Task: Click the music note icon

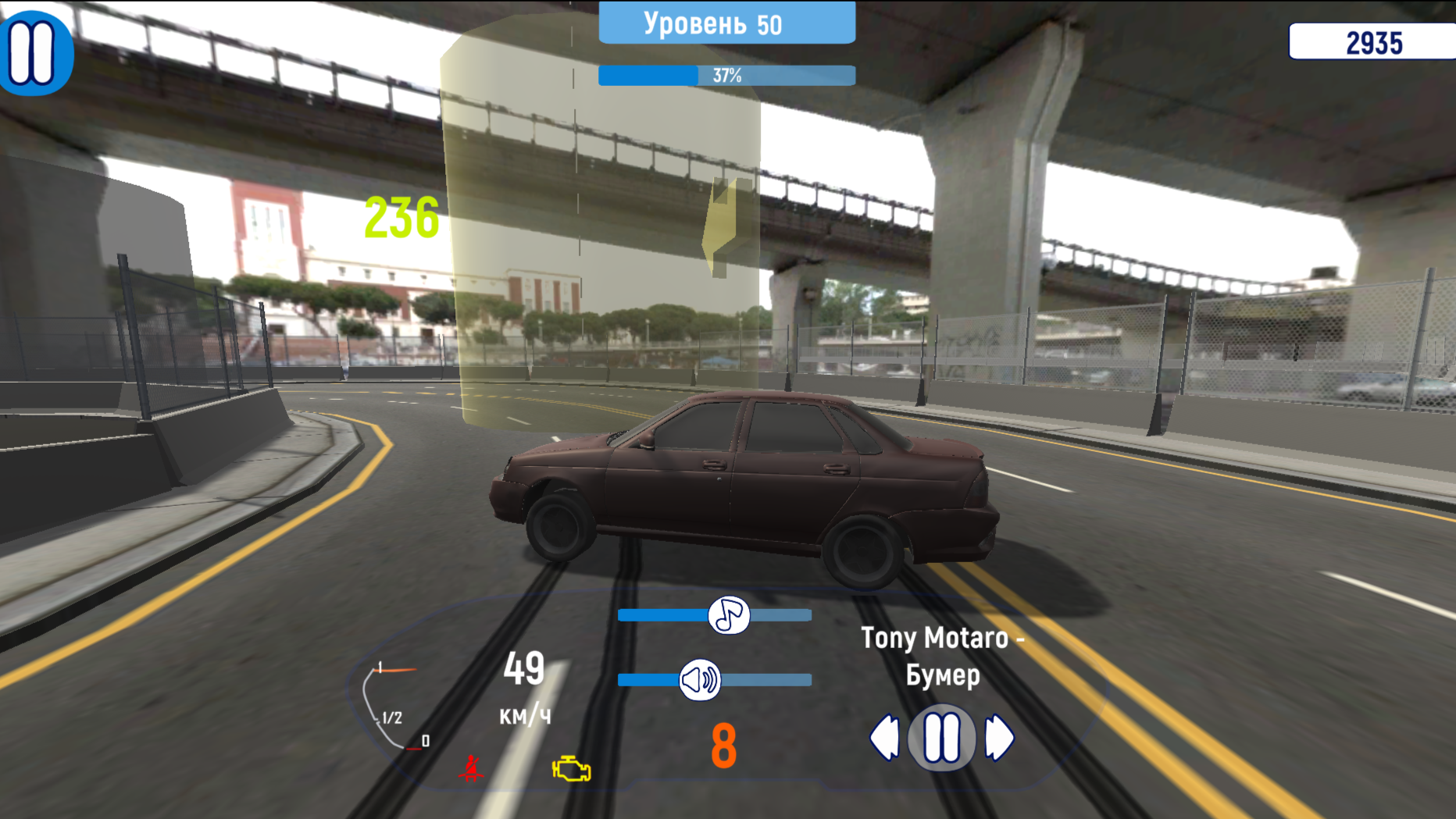Action: (728, 616)
